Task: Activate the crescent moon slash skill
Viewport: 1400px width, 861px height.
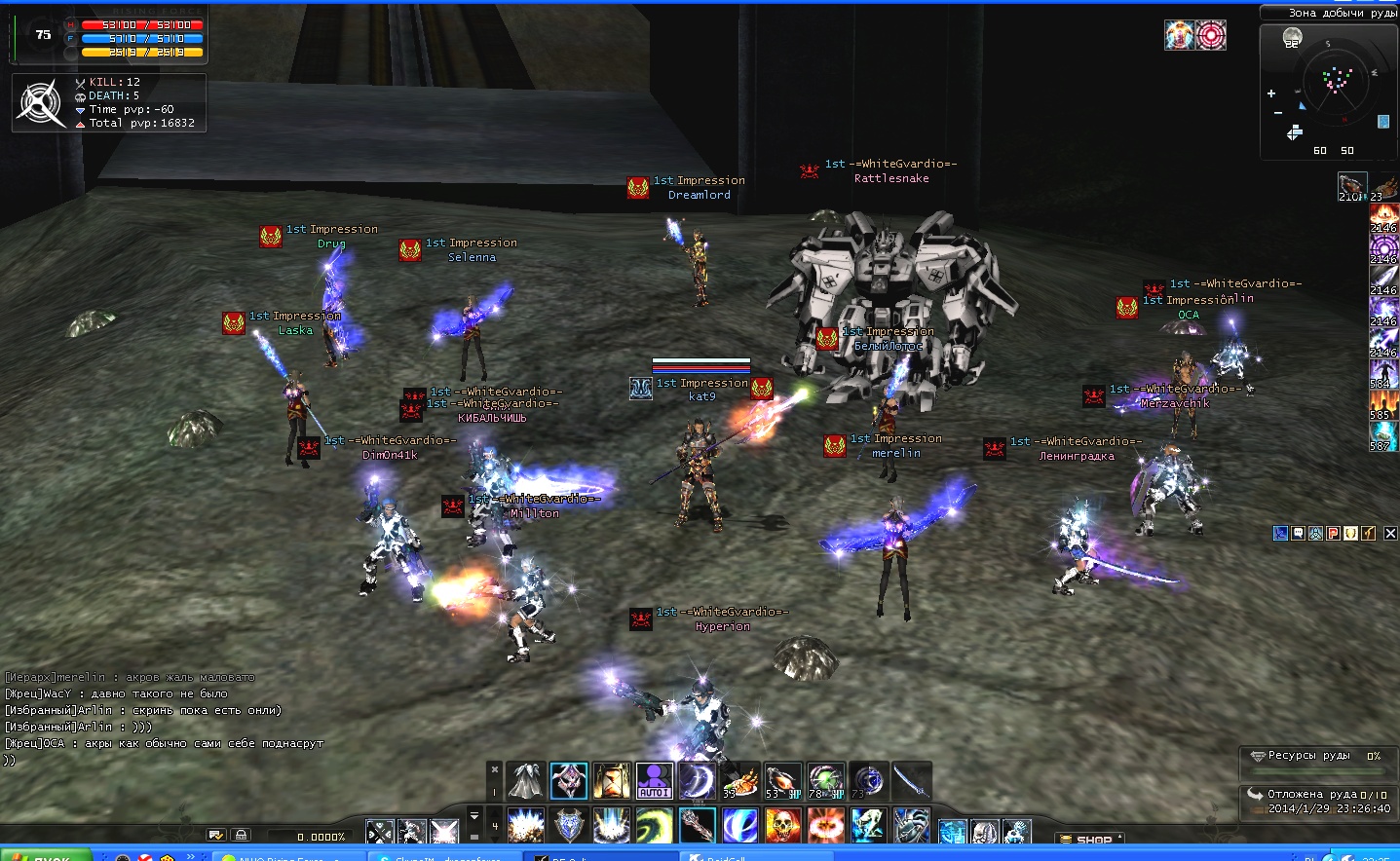Action: pyautogui.click(x=697, y=781)
